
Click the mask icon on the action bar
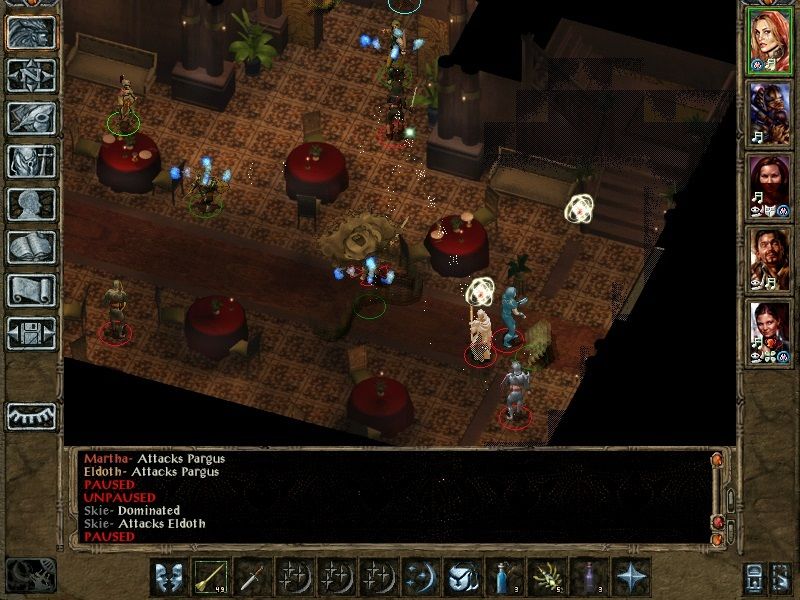point(168,577)
